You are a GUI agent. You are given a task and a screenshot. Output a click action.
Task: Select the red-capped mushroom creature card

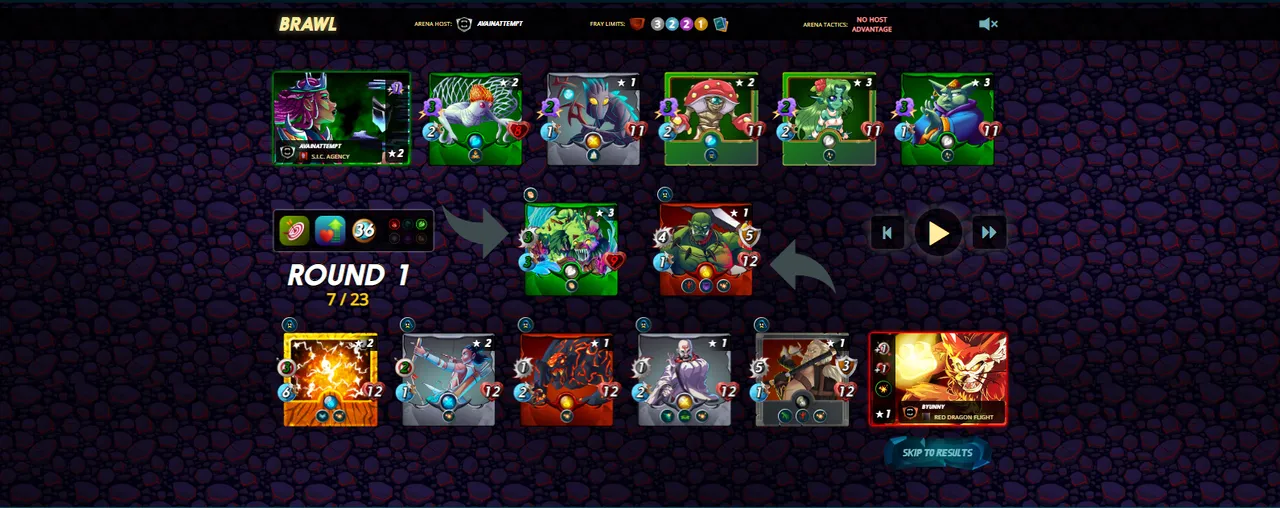coord(711,119)
